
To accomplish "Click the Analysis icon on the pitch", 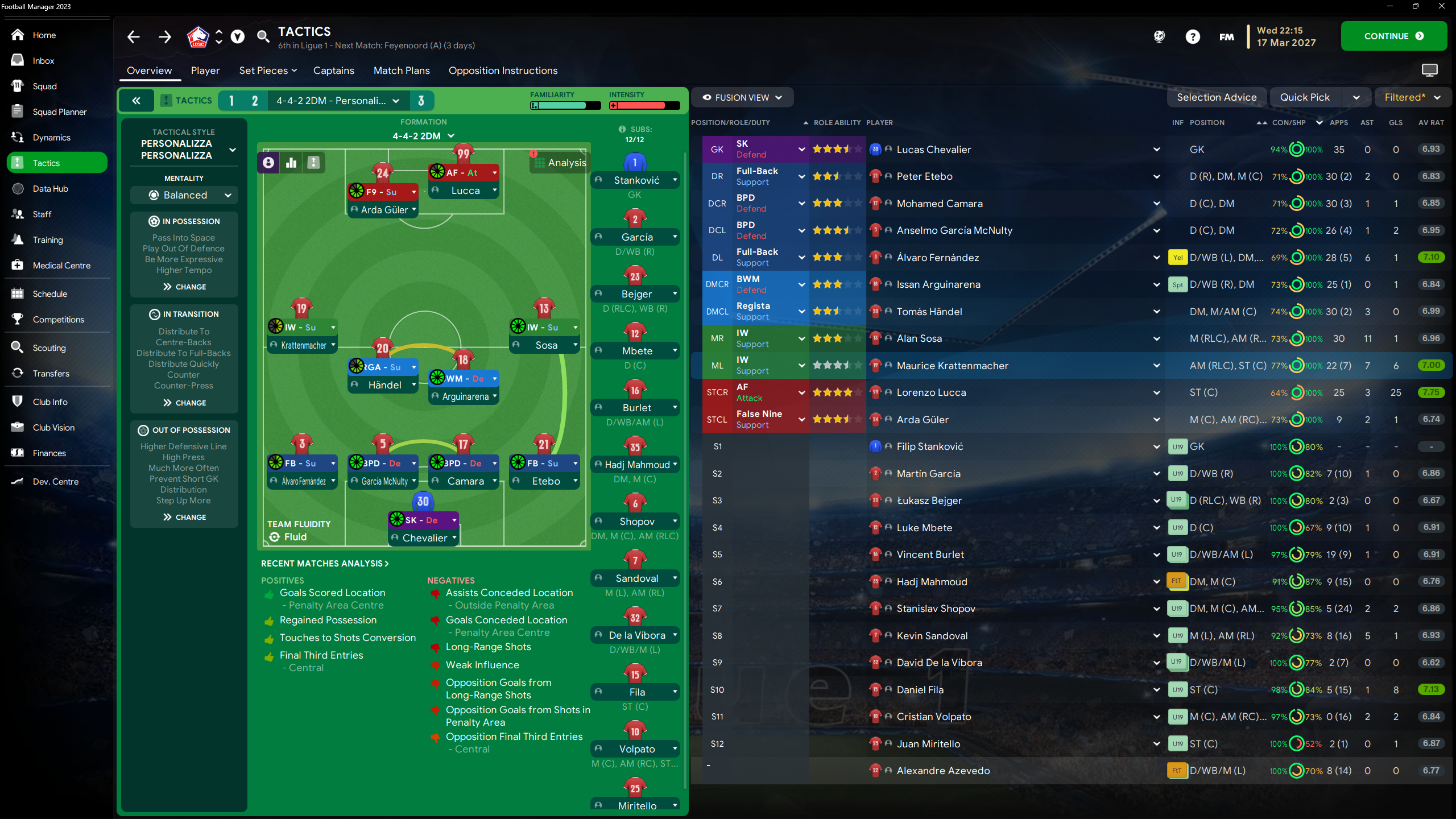I will coord(560,162).
